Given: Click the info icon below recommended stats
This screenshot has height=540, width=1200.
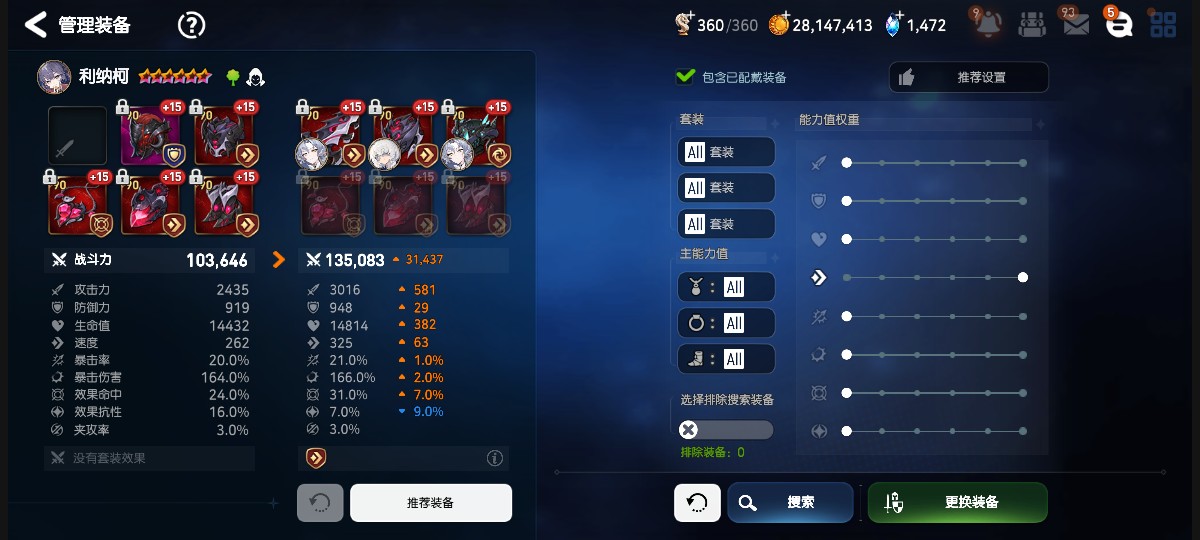Looking at the screenshot, I should [494, 458].
